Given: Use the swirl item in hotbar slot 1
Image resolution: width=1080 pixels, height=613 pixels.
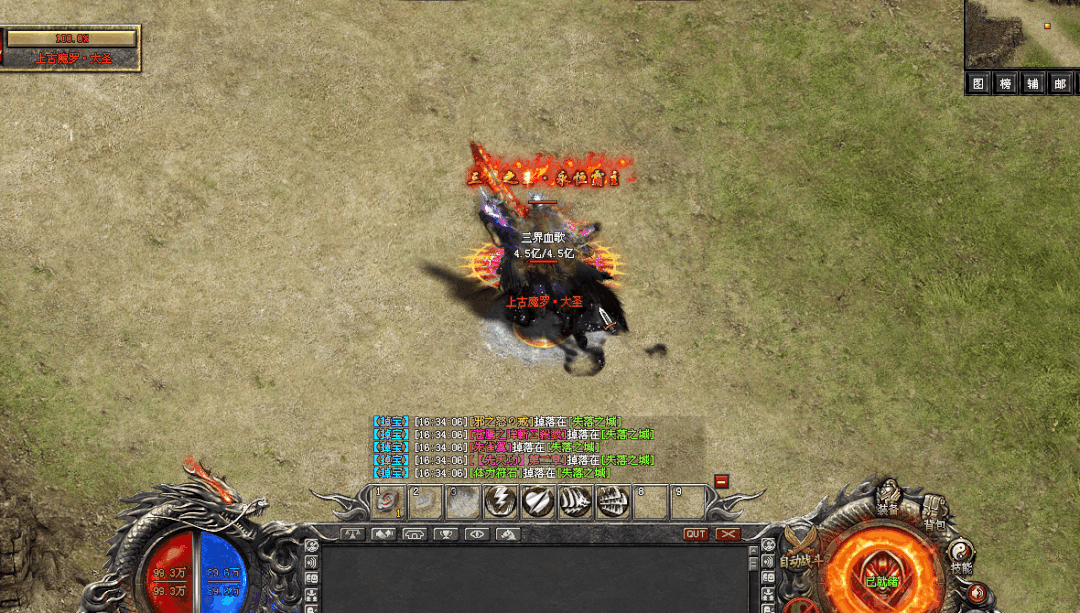Looking at the screenshot, I should [x=387, y=502].
